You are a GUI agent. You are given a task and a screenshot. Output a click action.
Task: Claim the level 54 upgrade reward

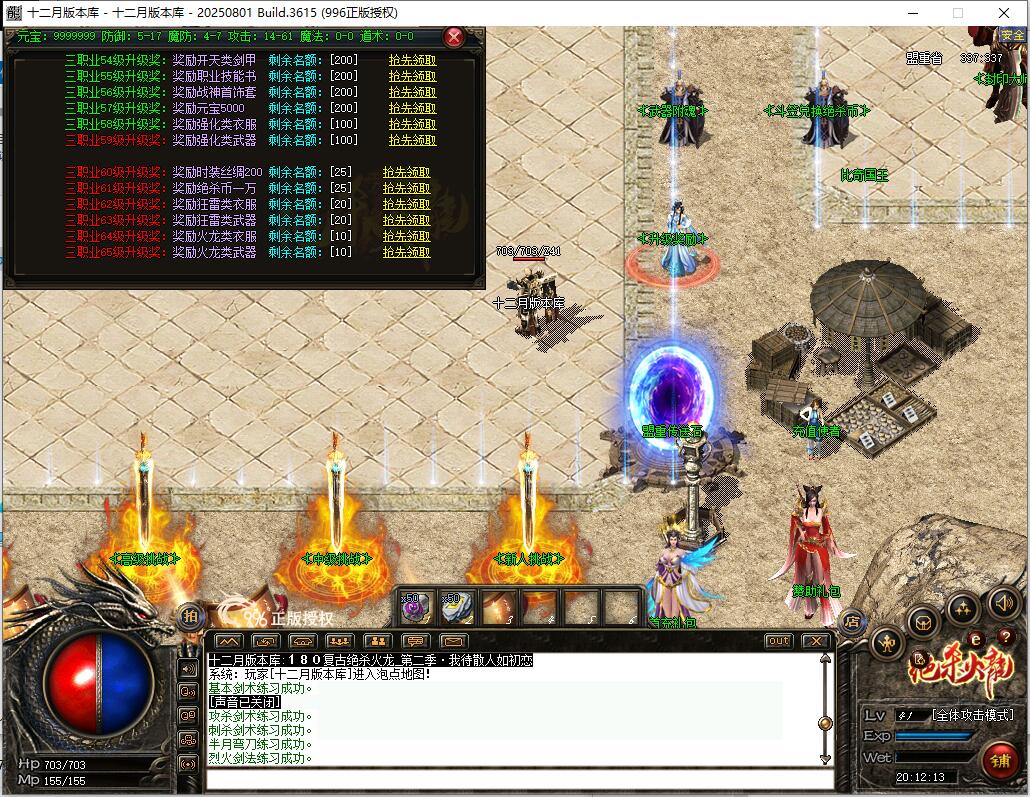(412, 60)
